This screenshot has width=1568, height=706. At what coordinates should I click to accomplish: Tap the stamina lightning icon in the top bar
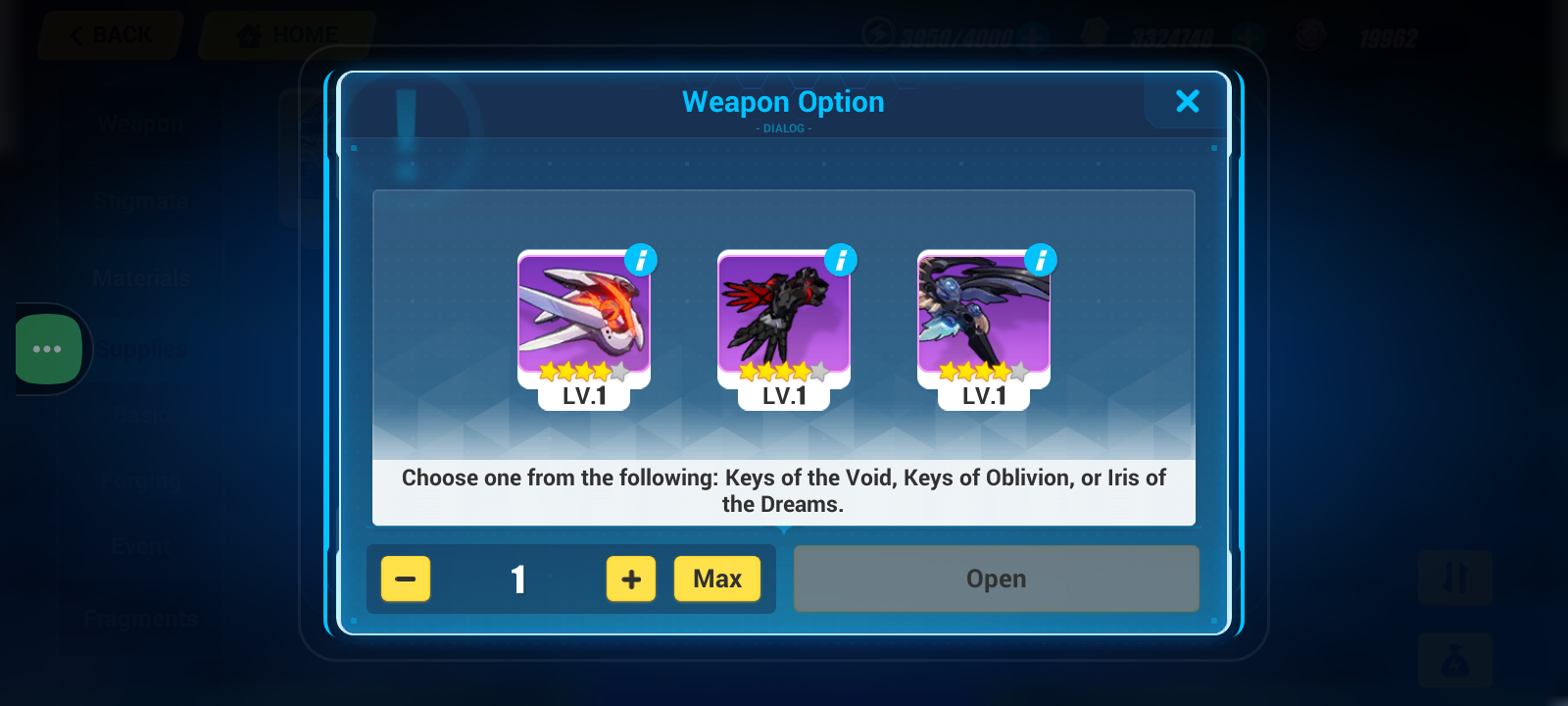[880, 32]
